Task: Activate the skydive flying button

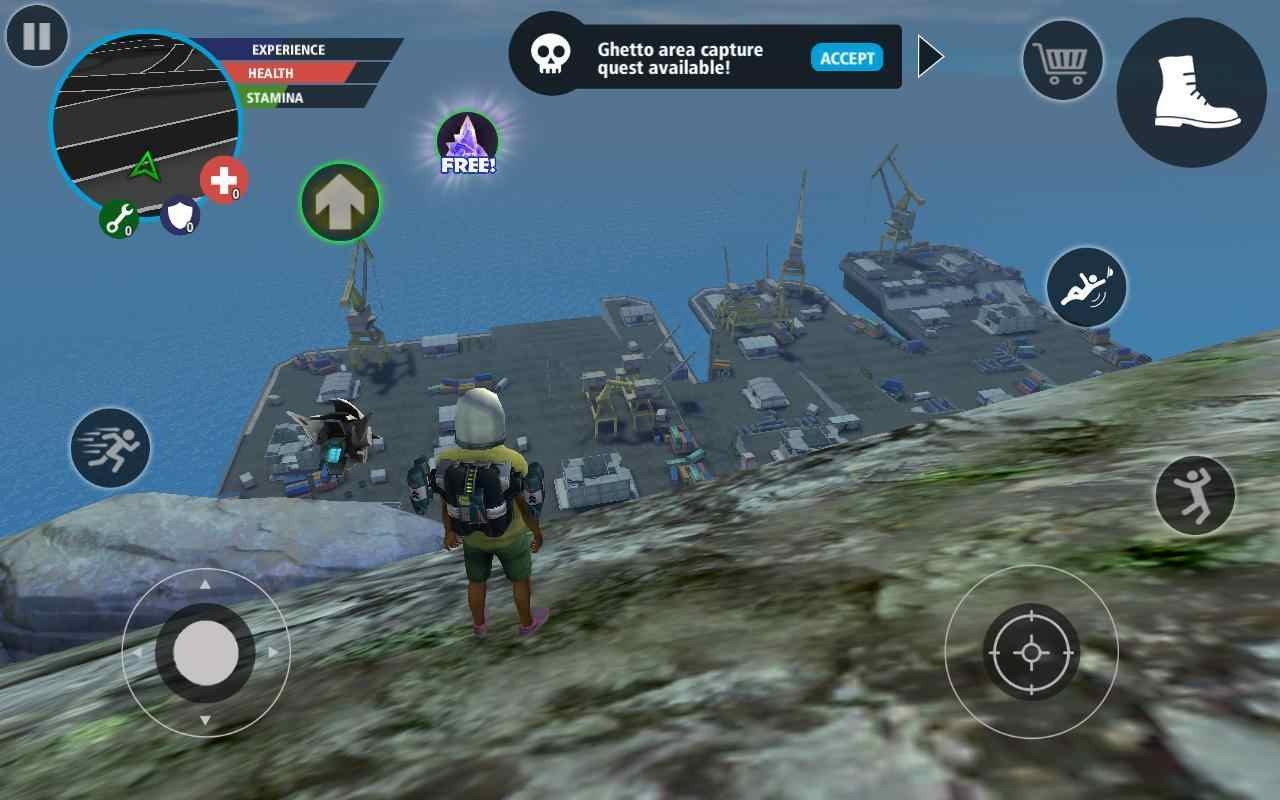Action: 1086,287
